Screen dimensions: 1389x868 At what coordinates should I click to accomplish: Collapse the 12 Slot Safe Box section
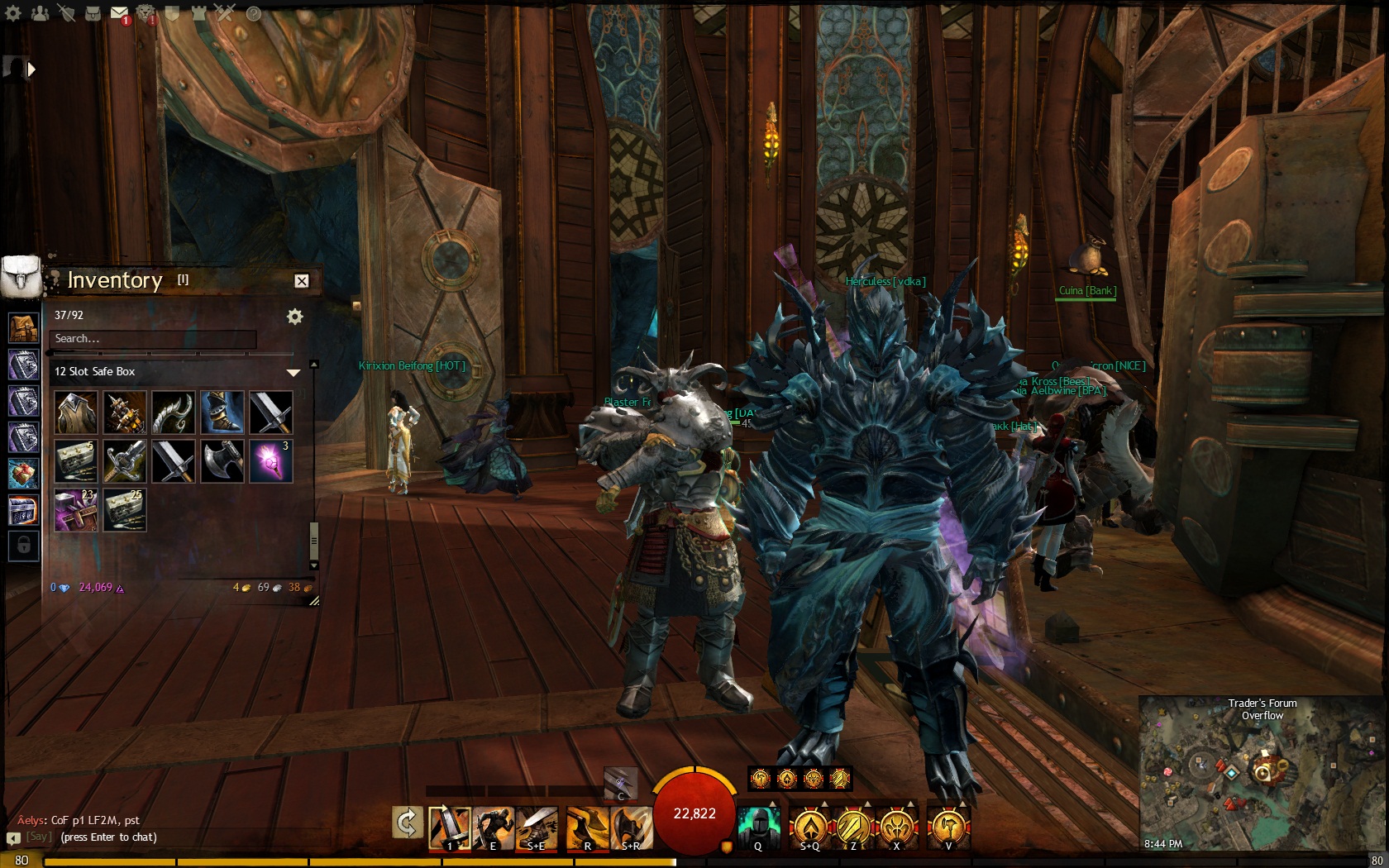tap(294, 372)
